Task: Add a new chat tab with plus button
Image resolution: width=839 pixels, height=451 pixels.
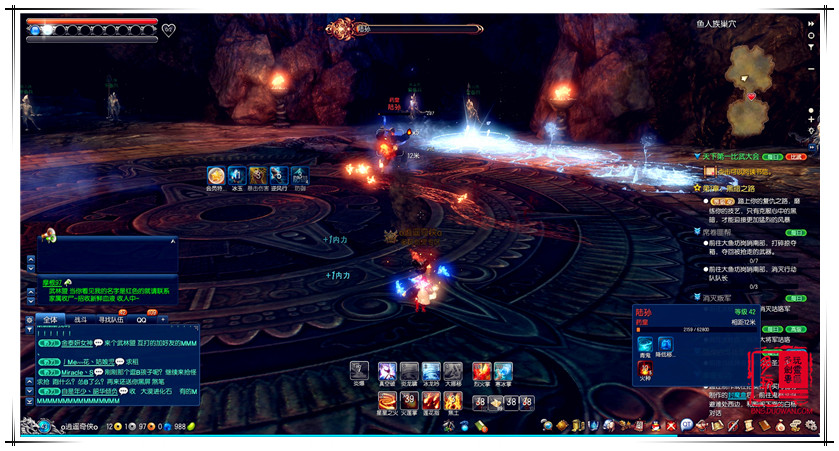Action: 163,319
